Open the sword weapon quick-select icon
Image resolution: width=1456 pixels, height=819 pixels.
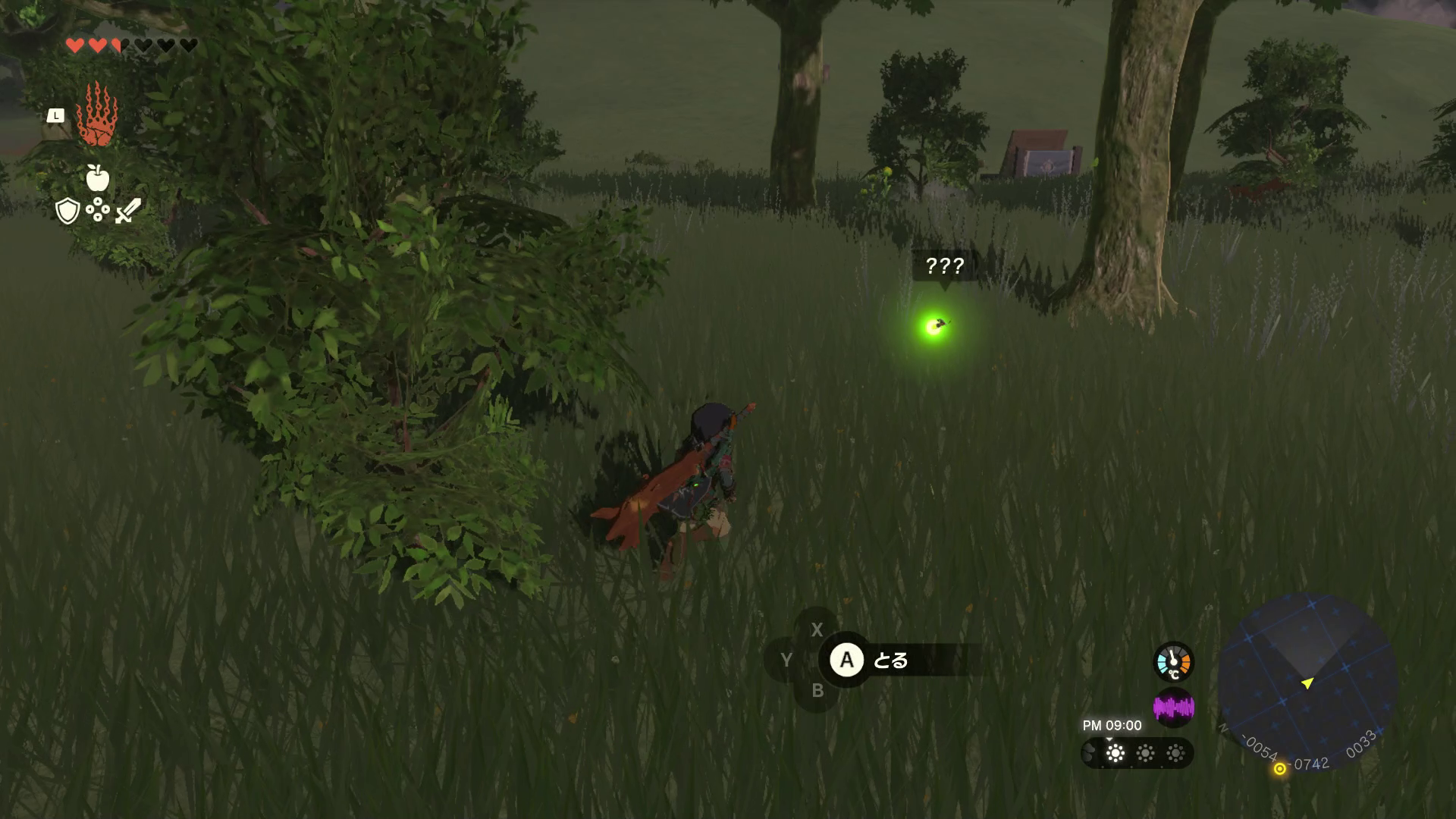pyautogui.click(x=128, y=211)
